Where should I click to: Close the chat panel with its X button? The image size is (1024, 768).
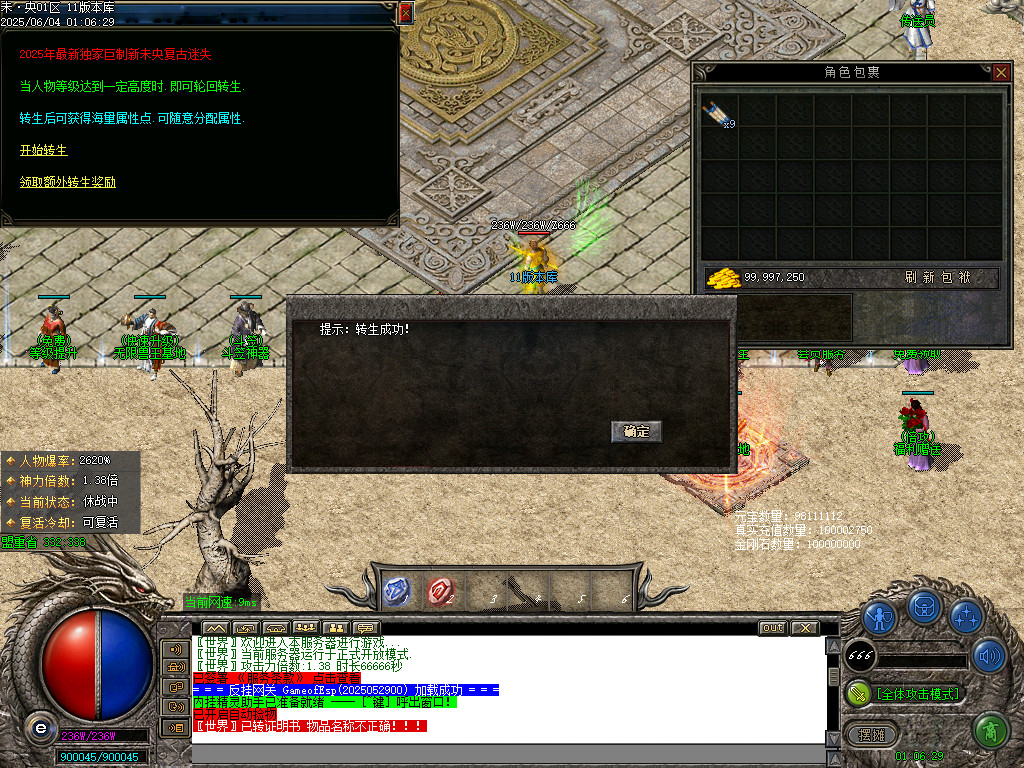(x=804, y=628)
